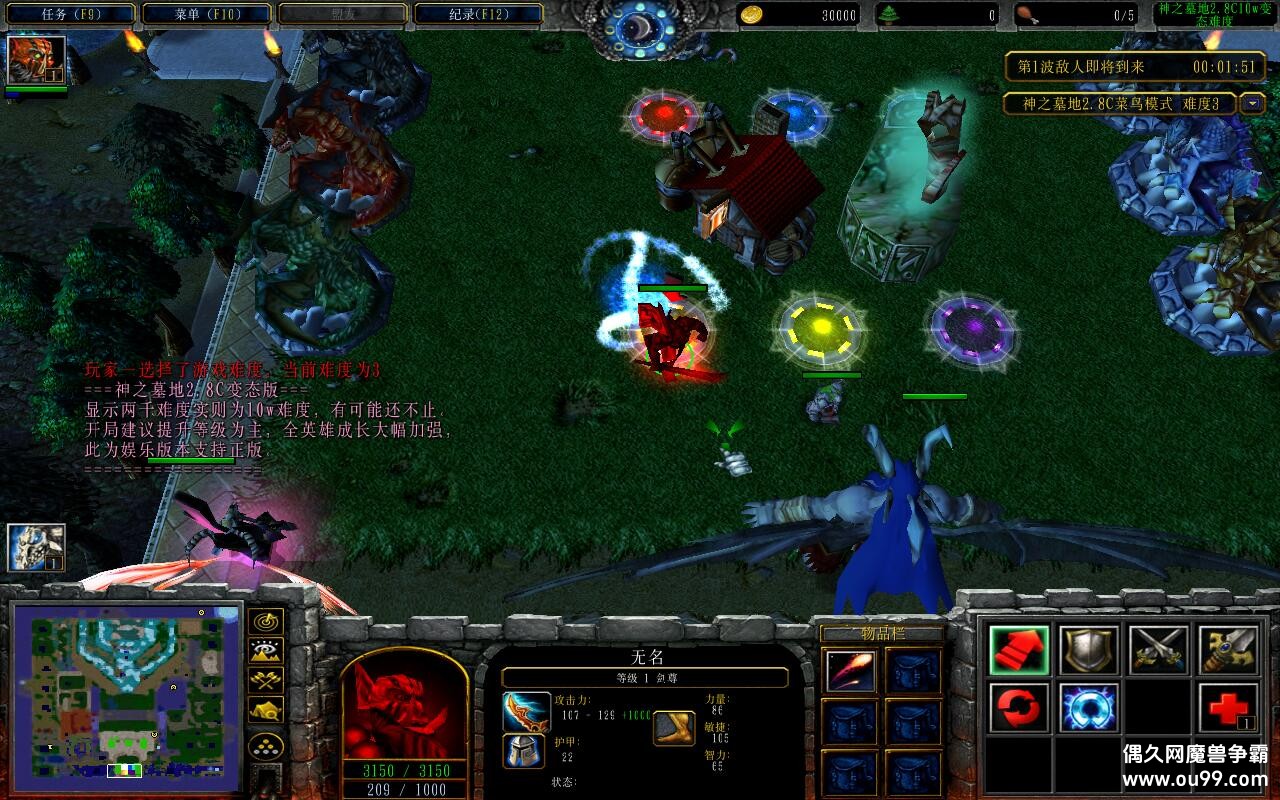This screenshot has width=1280, height=800.
Task: Cast the blue glowing orb ability
Action: [x=1089, y=708]
